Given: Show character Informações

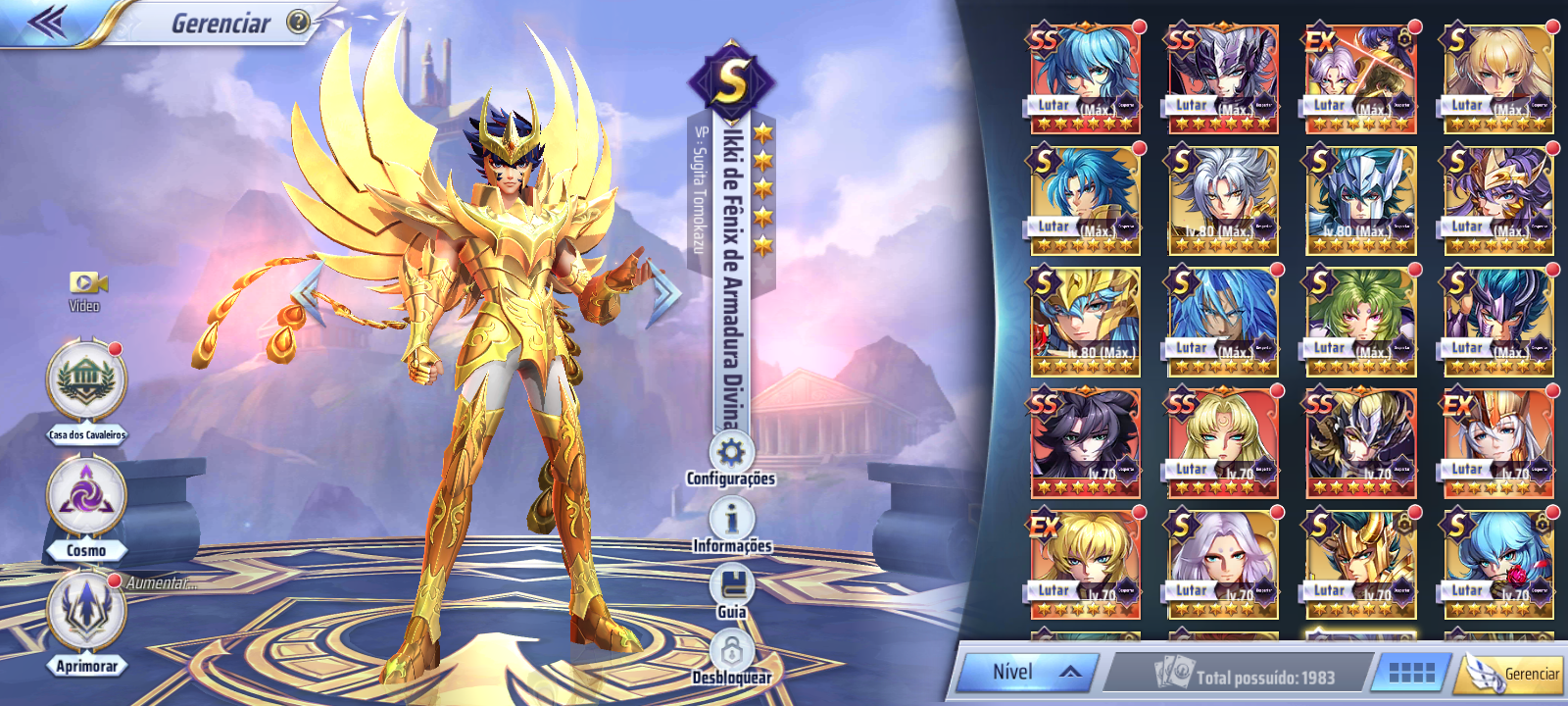Looking at the screenshot, I should click(x=731, y=520).
